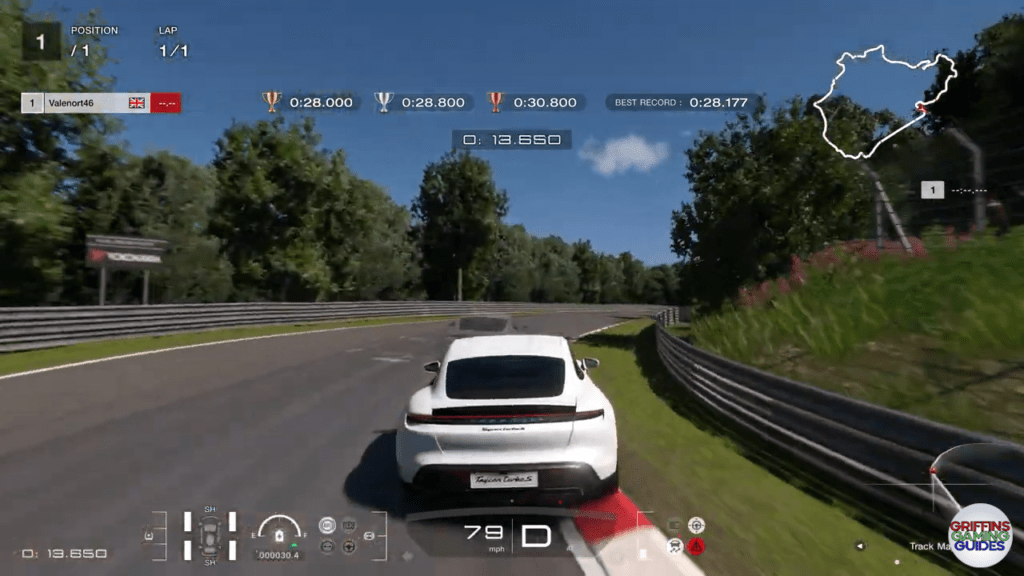Toggle the traction control skid icon
The height and width of the screenshot is (576, 1024).
675,546
